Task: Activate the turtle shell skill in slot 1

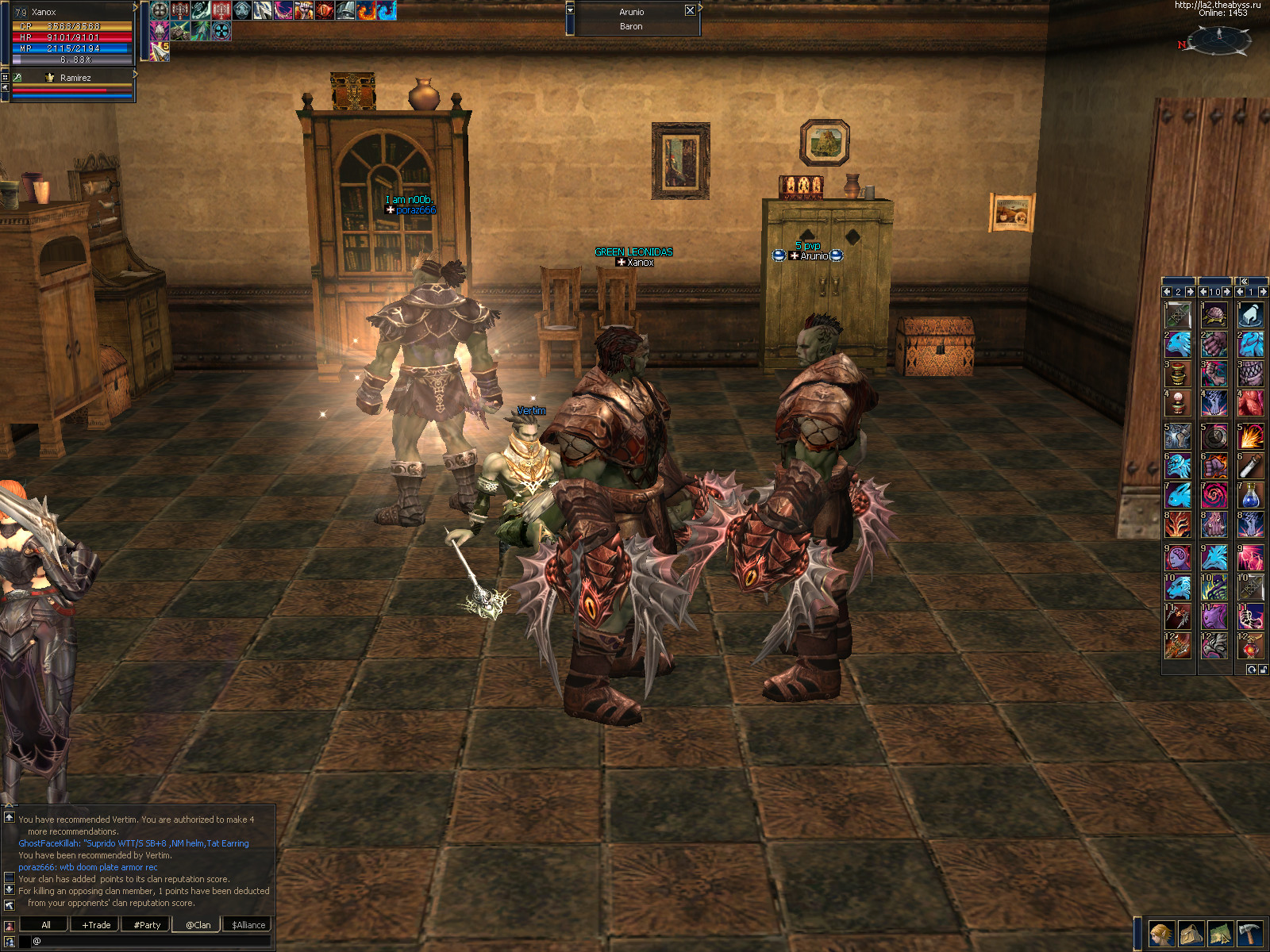Action: [1214, 315]
